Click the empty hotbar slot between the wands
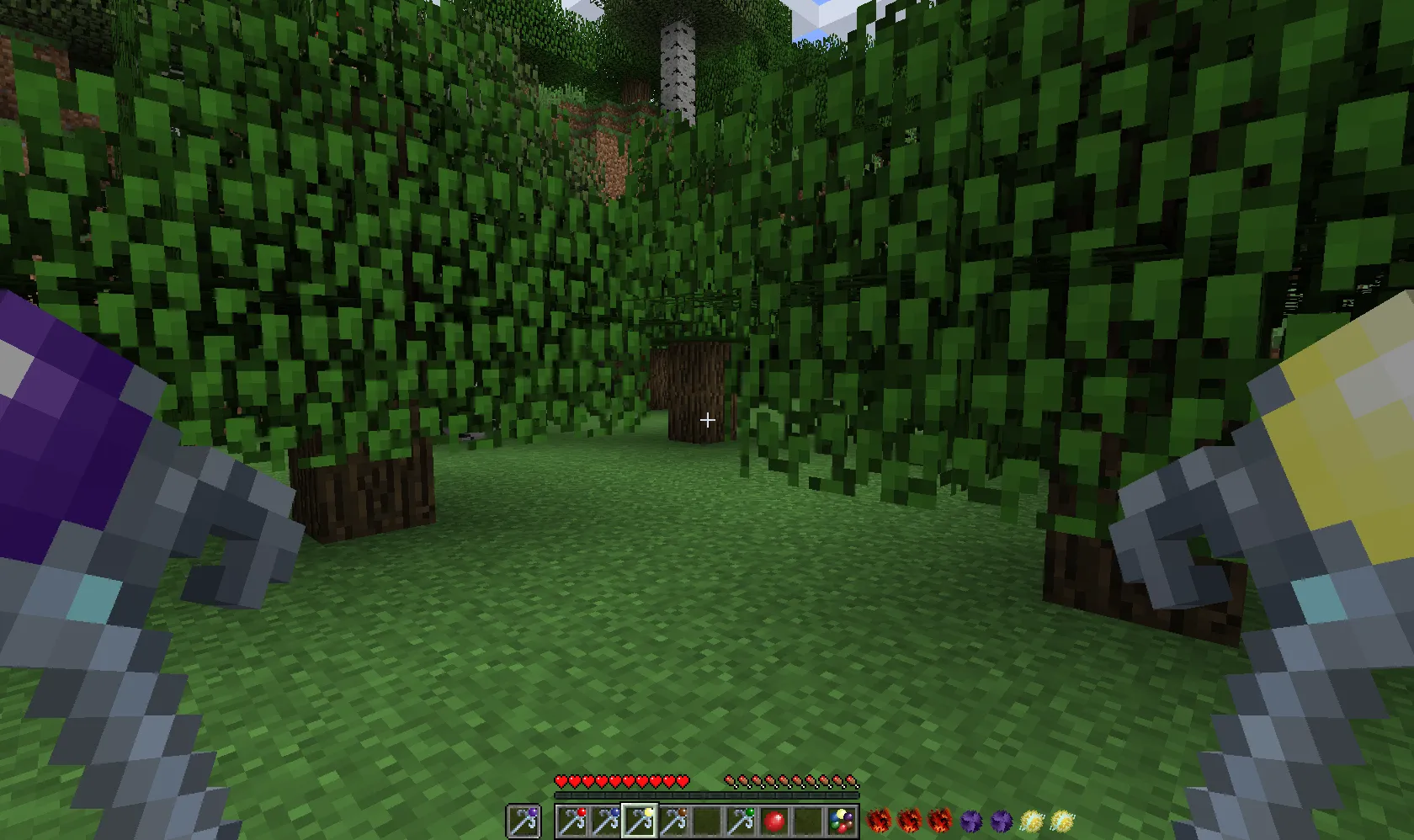The width and height of the screenshot is (1414, 840). click(707, 819)
